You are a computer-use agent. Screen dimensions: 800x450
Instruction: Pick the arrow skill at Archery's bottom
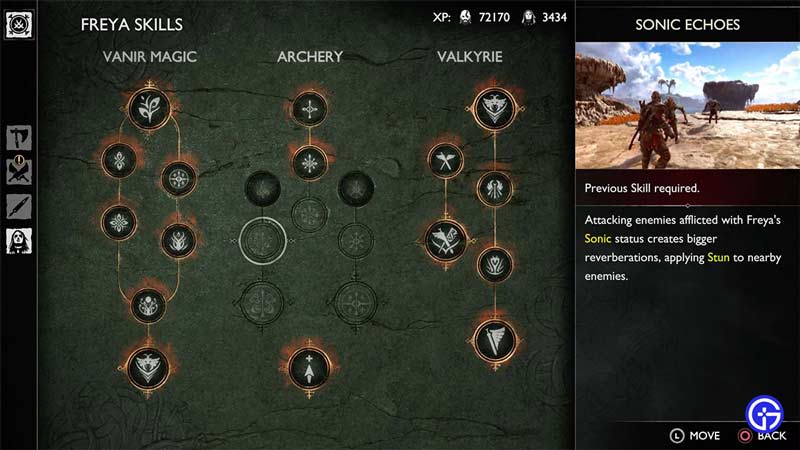point(309,366)
